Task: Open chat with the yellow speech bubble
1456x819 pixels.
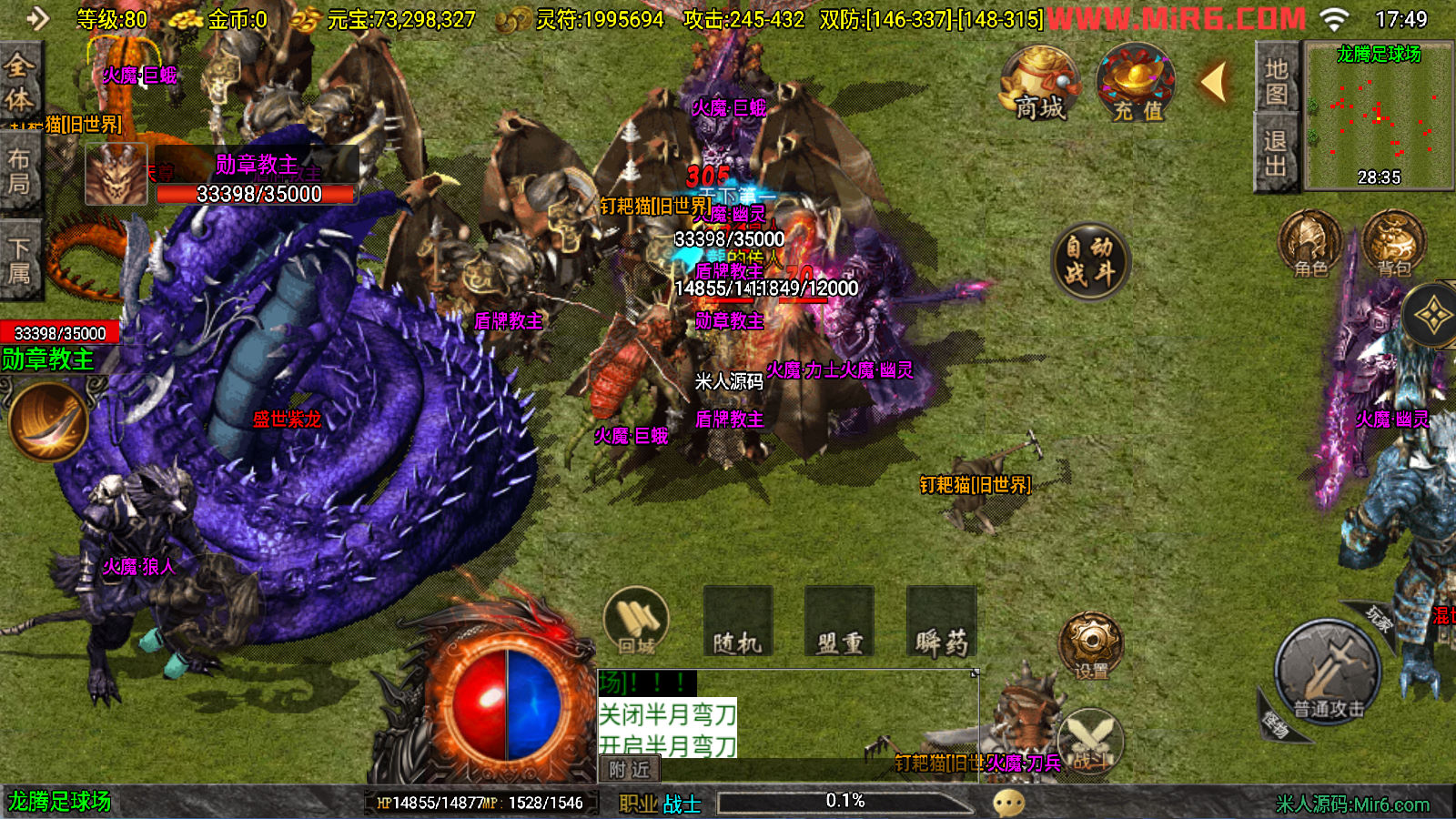Action: coord(1008,803)
